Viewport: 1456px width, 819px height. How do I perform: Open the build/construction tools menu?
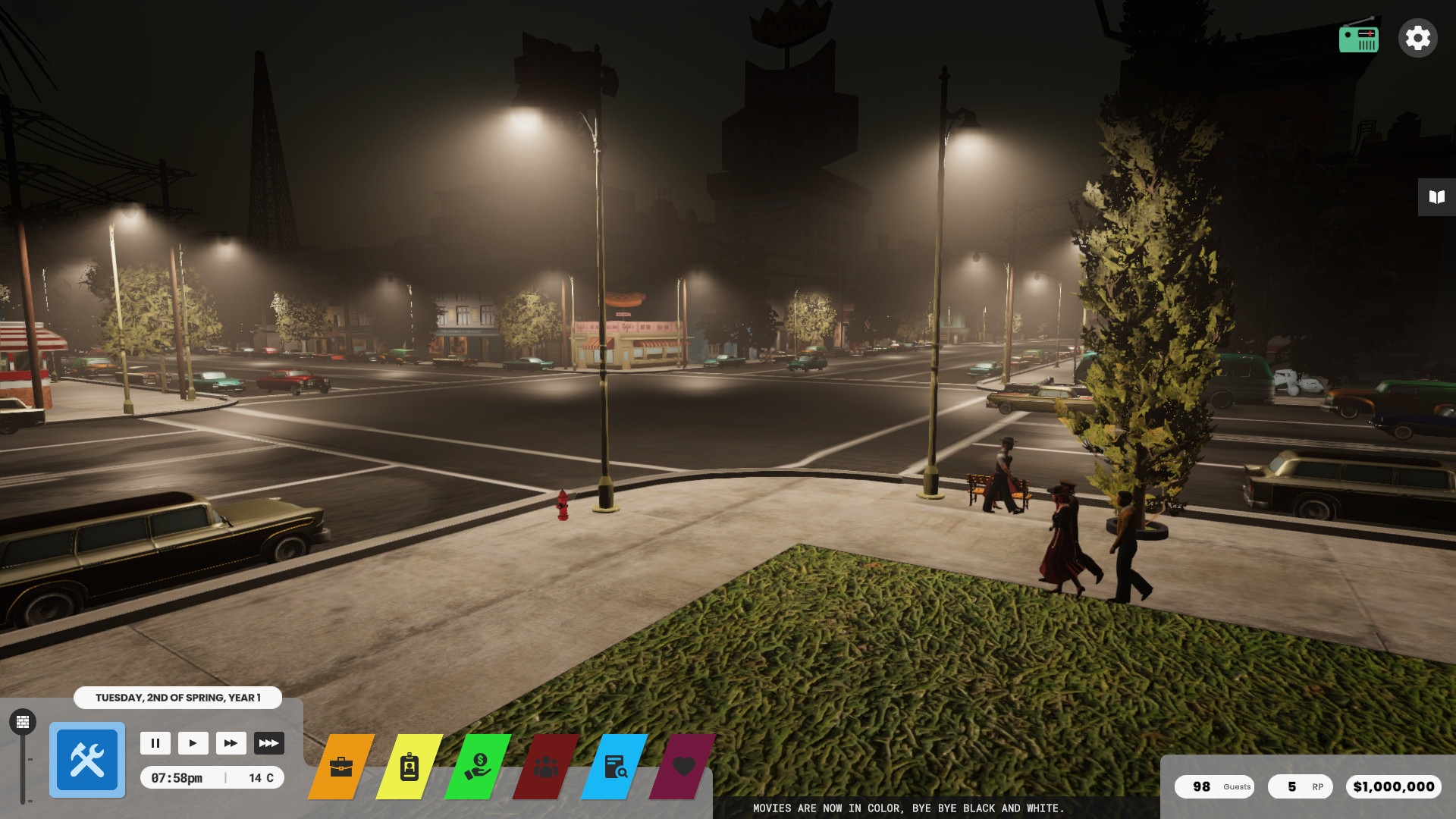86,760
